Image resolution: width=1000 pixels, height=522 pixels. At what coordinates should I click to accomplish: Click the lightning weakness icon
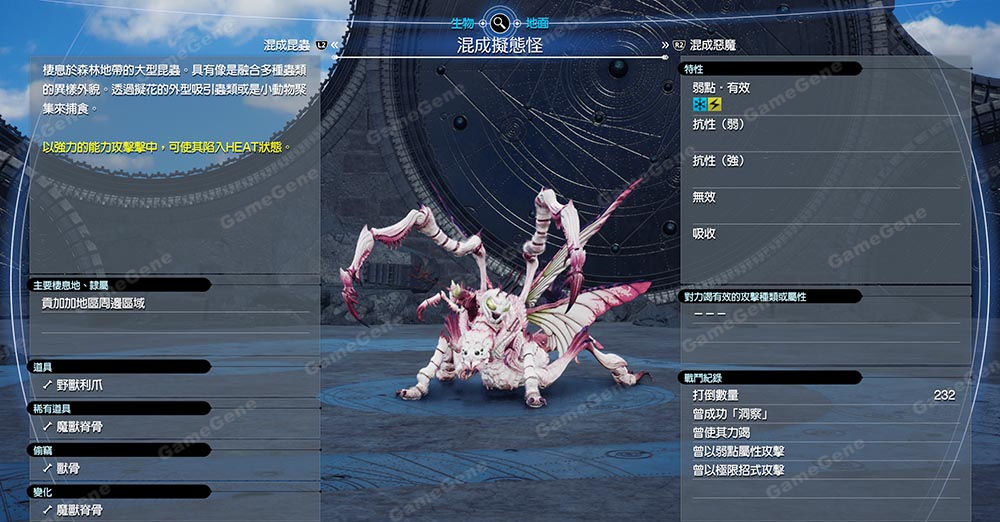click(x=714, y=104)
